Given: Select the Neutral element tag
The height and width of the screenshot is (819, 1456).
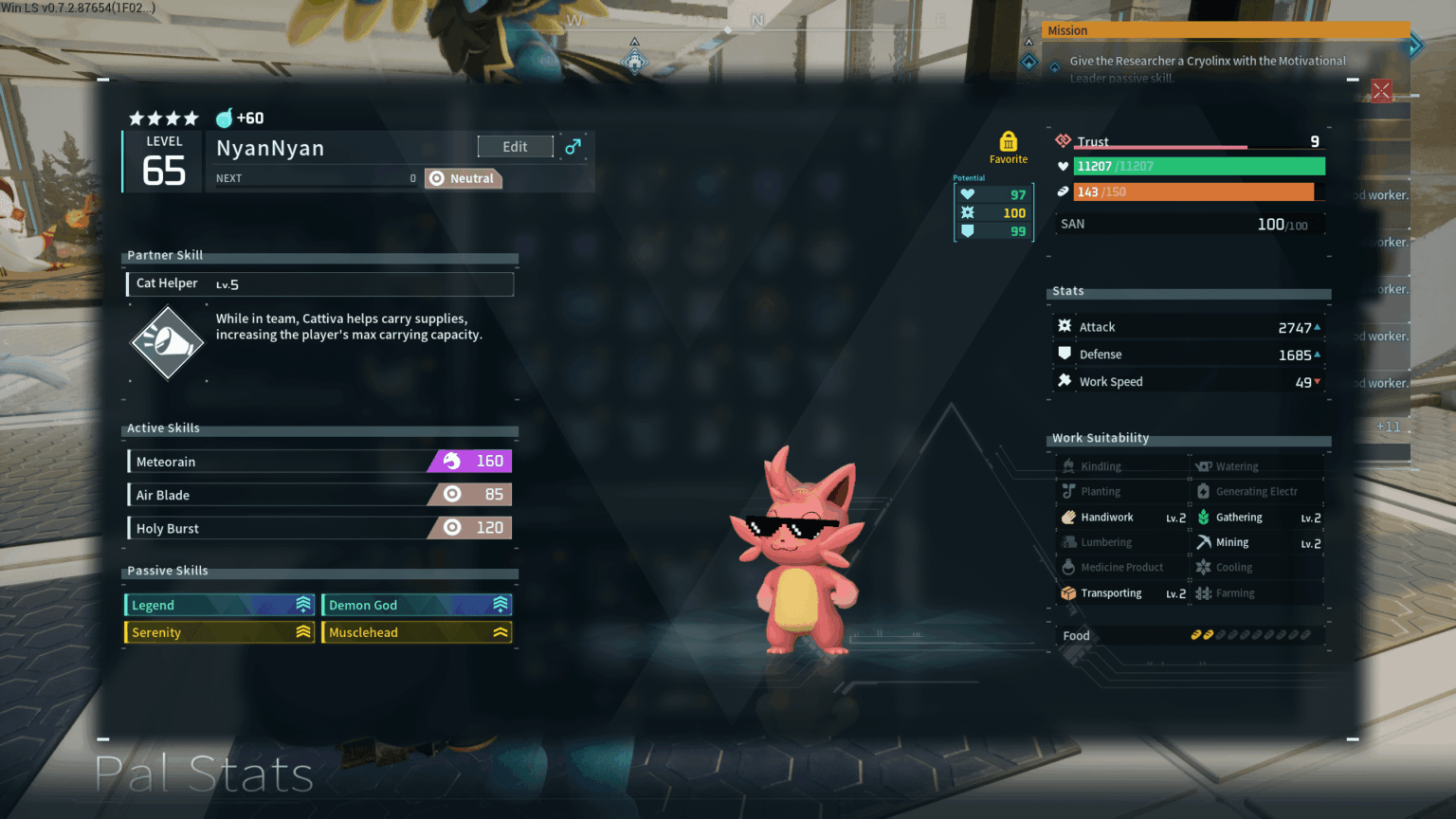Looking at the screenshot, I should tap(463, 178).
